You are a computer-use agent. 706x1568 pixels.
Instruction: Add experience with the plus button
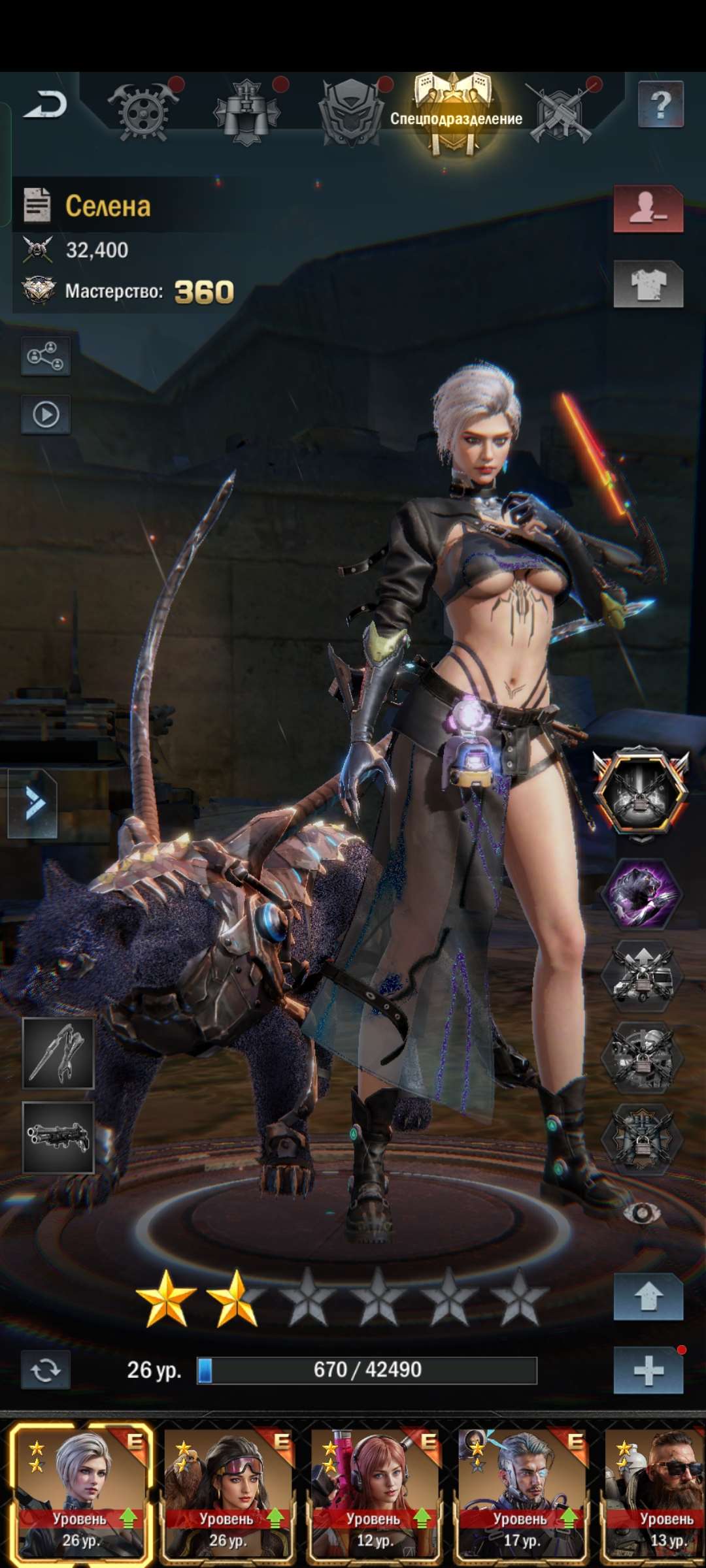(x=648, y=1370)
